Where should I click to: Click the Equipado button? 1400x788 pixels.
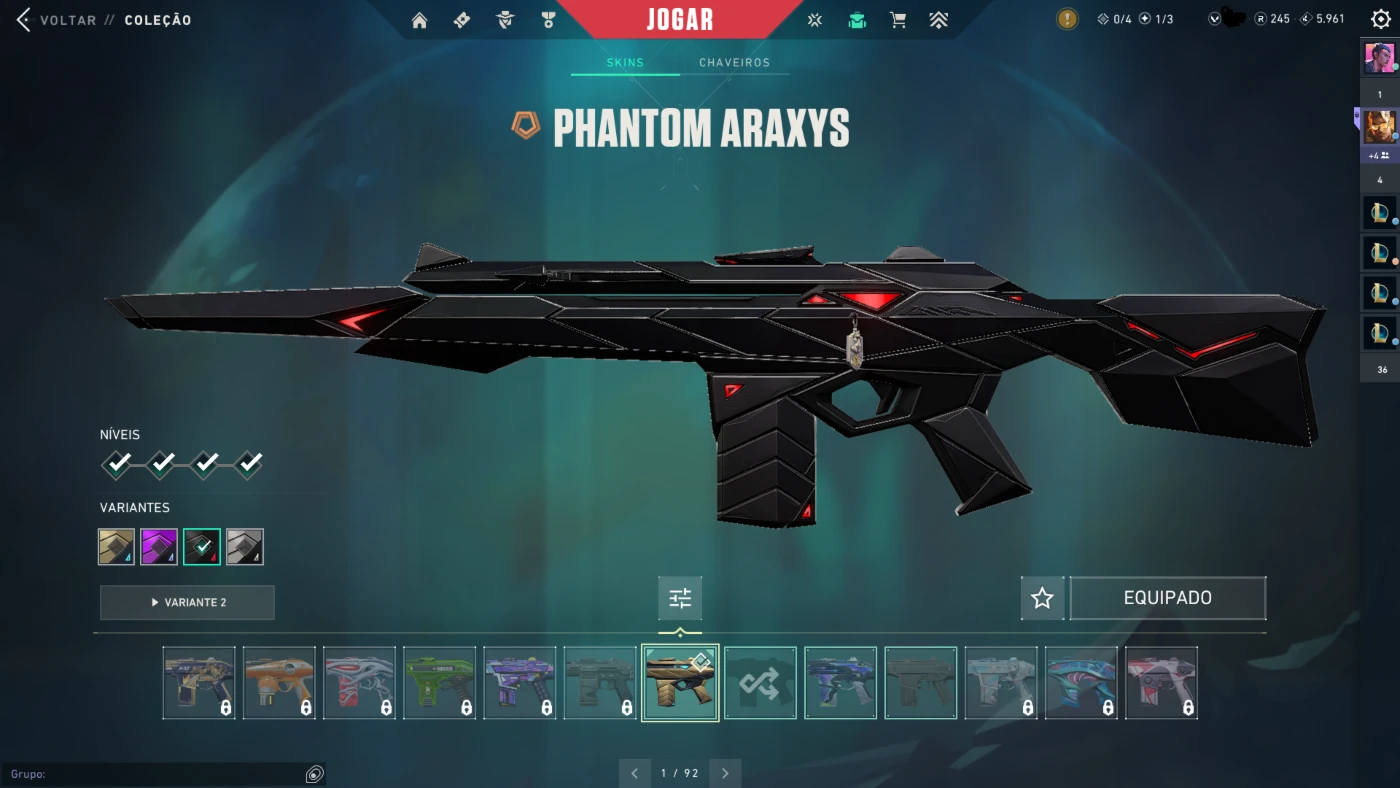tap(1167, 598)
